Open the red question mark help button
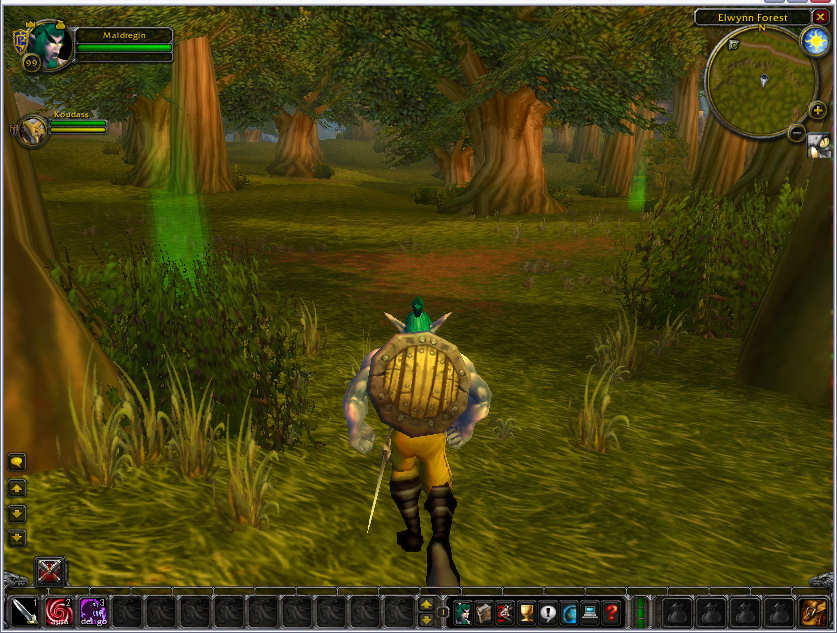This screenshot has height=633, width=837. tap(611, 612)
